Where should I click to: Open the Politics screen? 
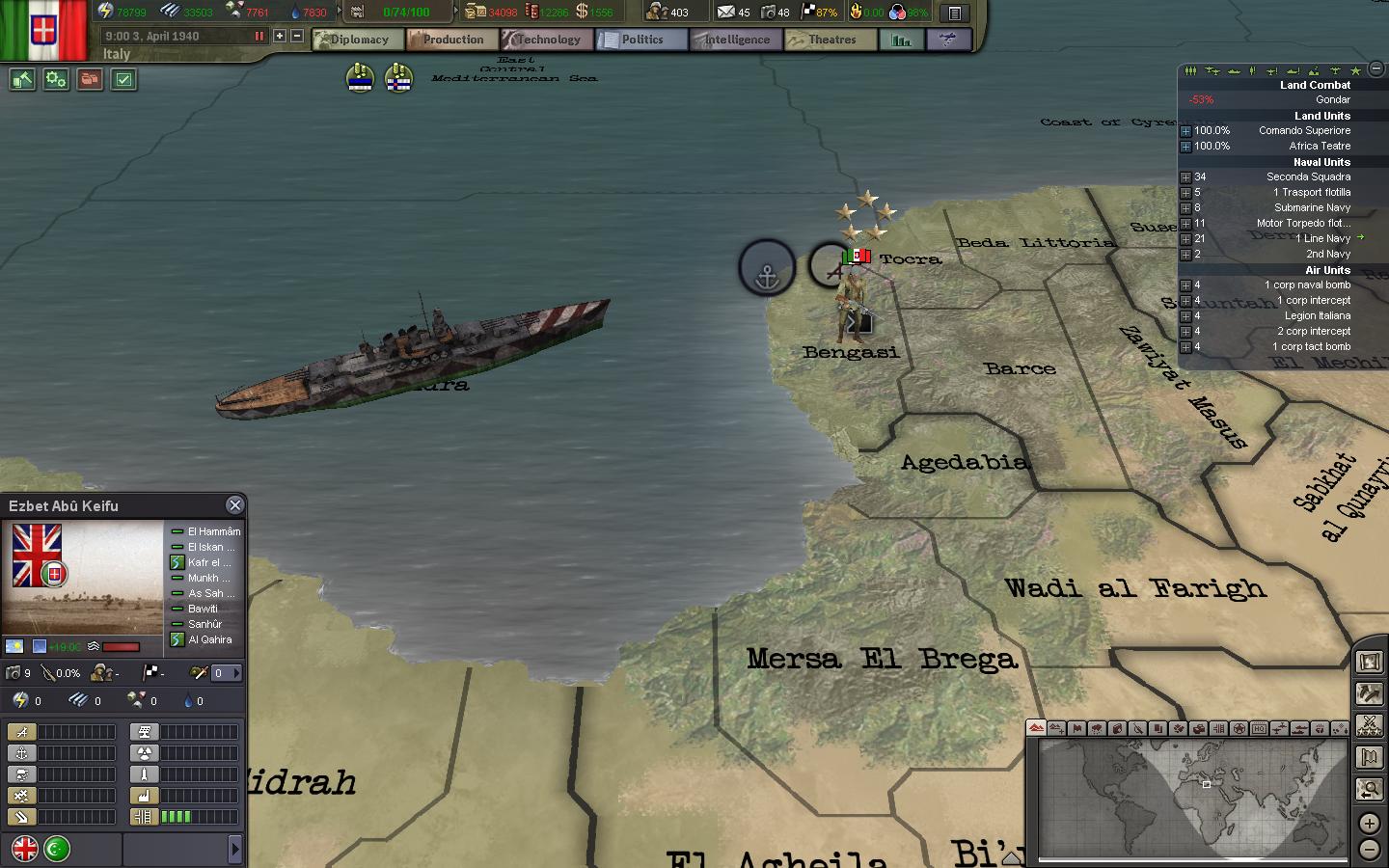[x=641, y=40]
